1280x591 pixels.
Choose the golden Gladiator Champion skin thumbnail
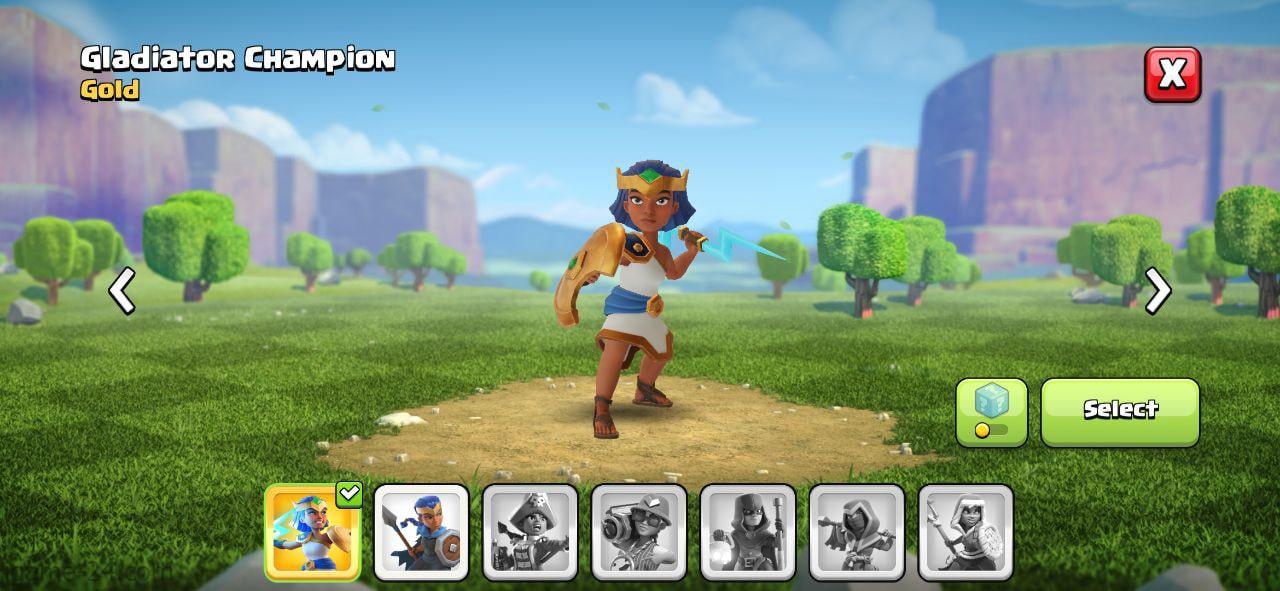pyautogui.click(x=312, y=532)
